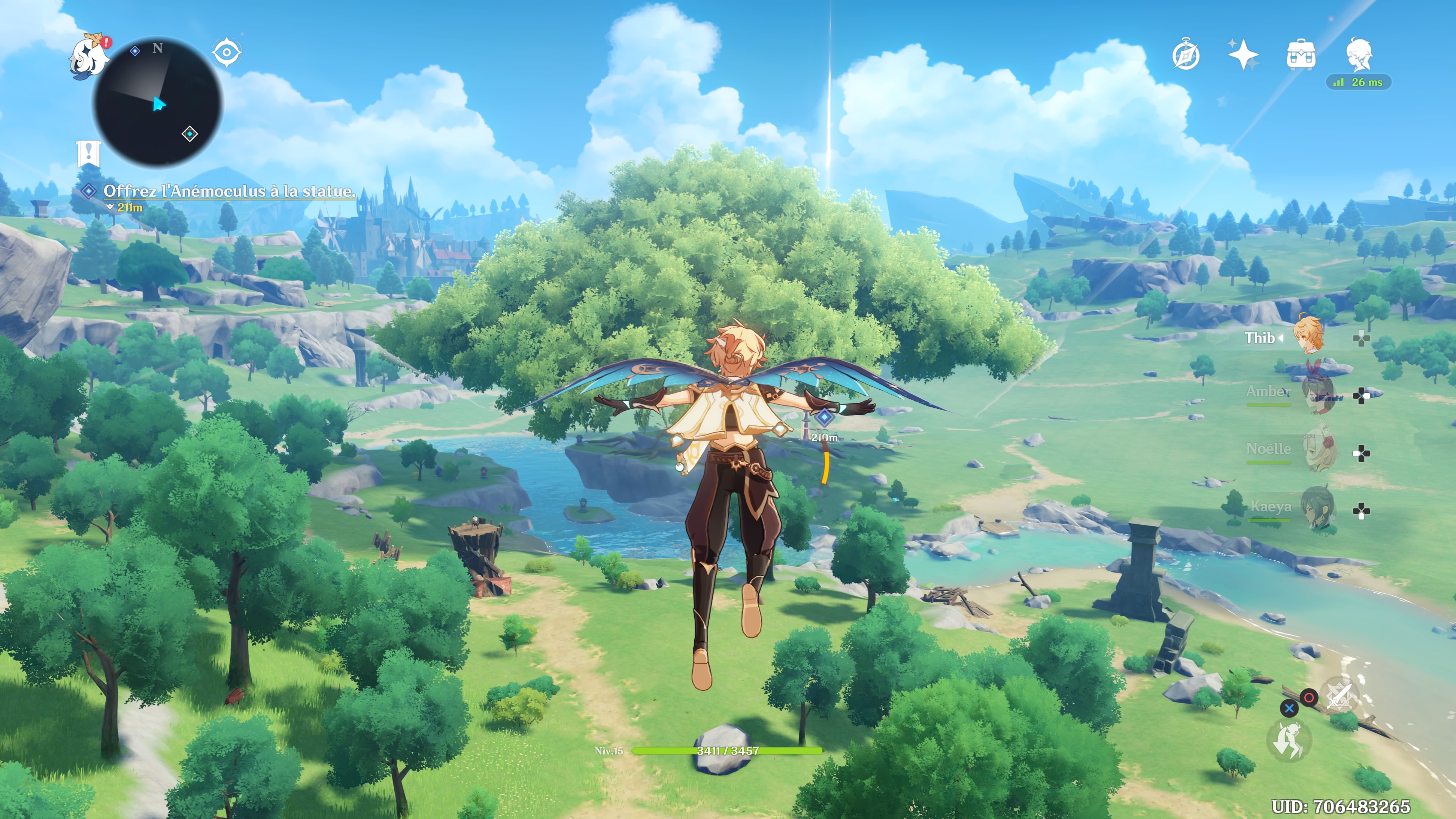Open the circular minimap
Viewport: 1456px width, 819px height.
(x=158, y=102)
